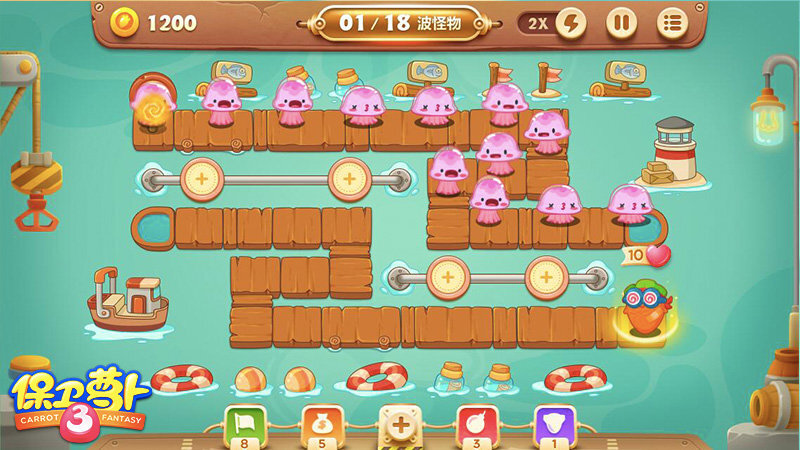Select the red bomb item

[x=477, y=425]
